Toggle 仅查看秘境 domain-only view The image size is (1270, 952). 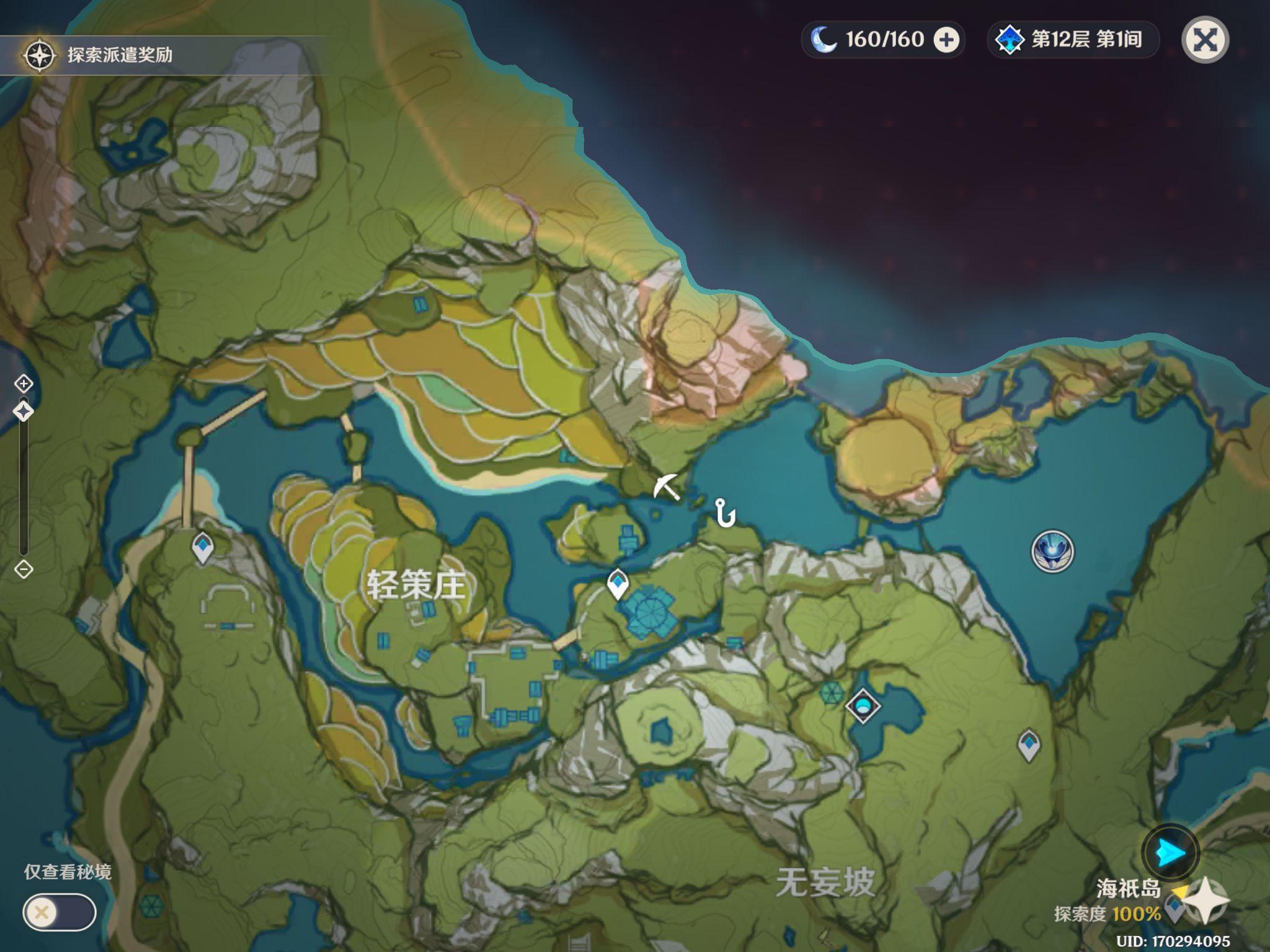(60, 912)
